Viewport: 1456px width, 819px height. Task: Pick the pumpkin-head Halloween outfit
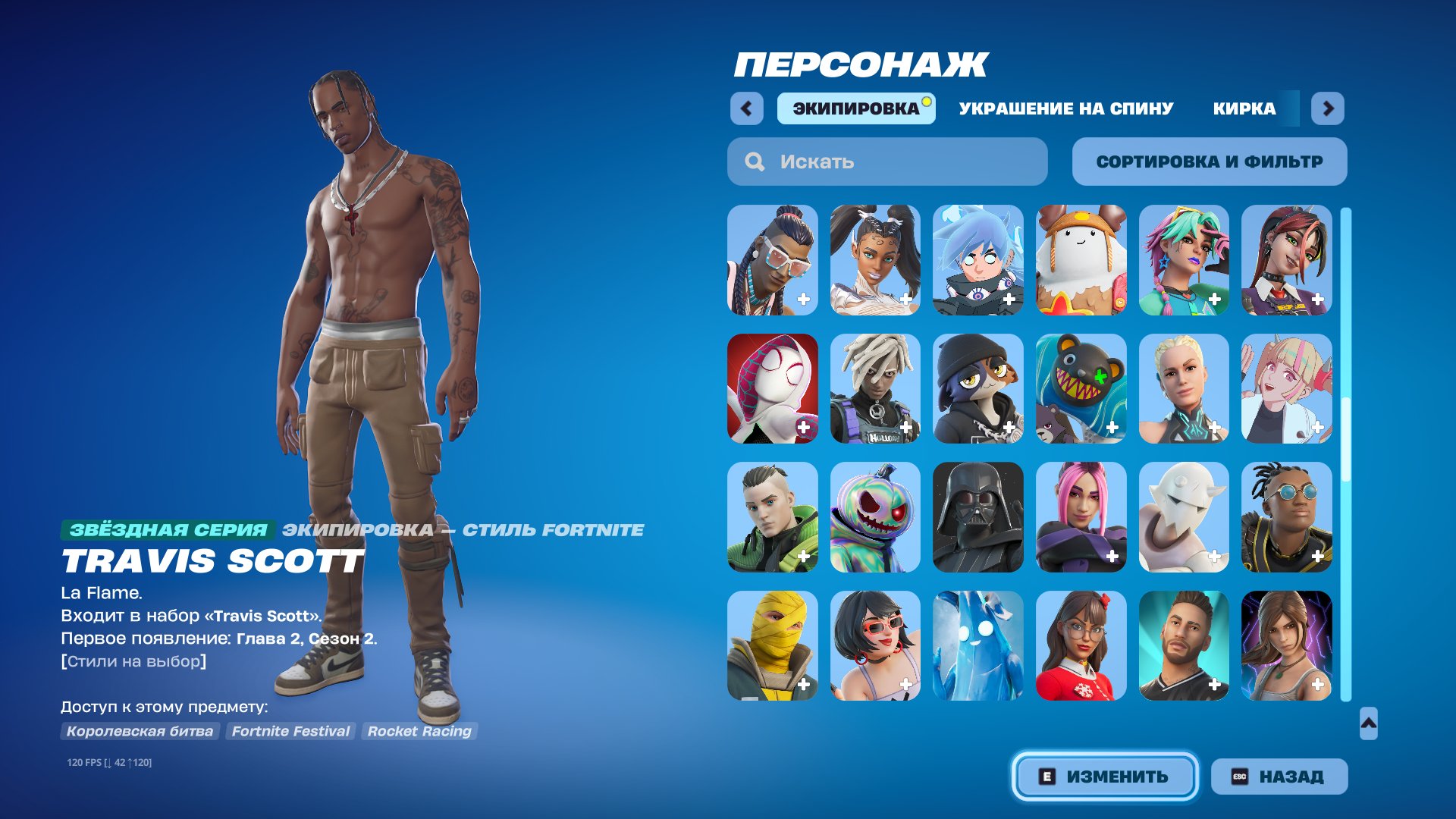tap(875, 517)
